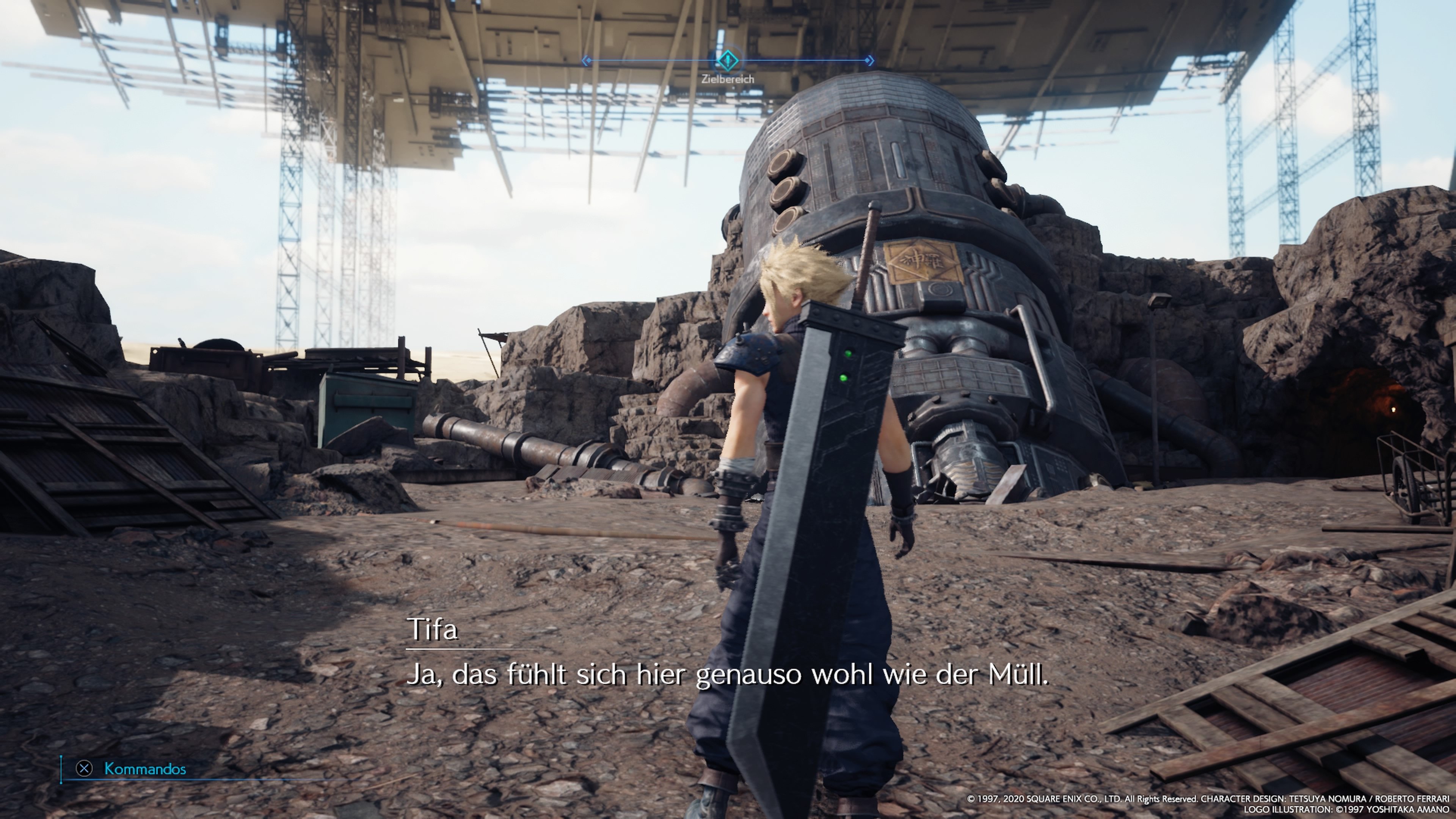
Task: Click the green materia orb on the Buster Sword
Action: [849, 354]
